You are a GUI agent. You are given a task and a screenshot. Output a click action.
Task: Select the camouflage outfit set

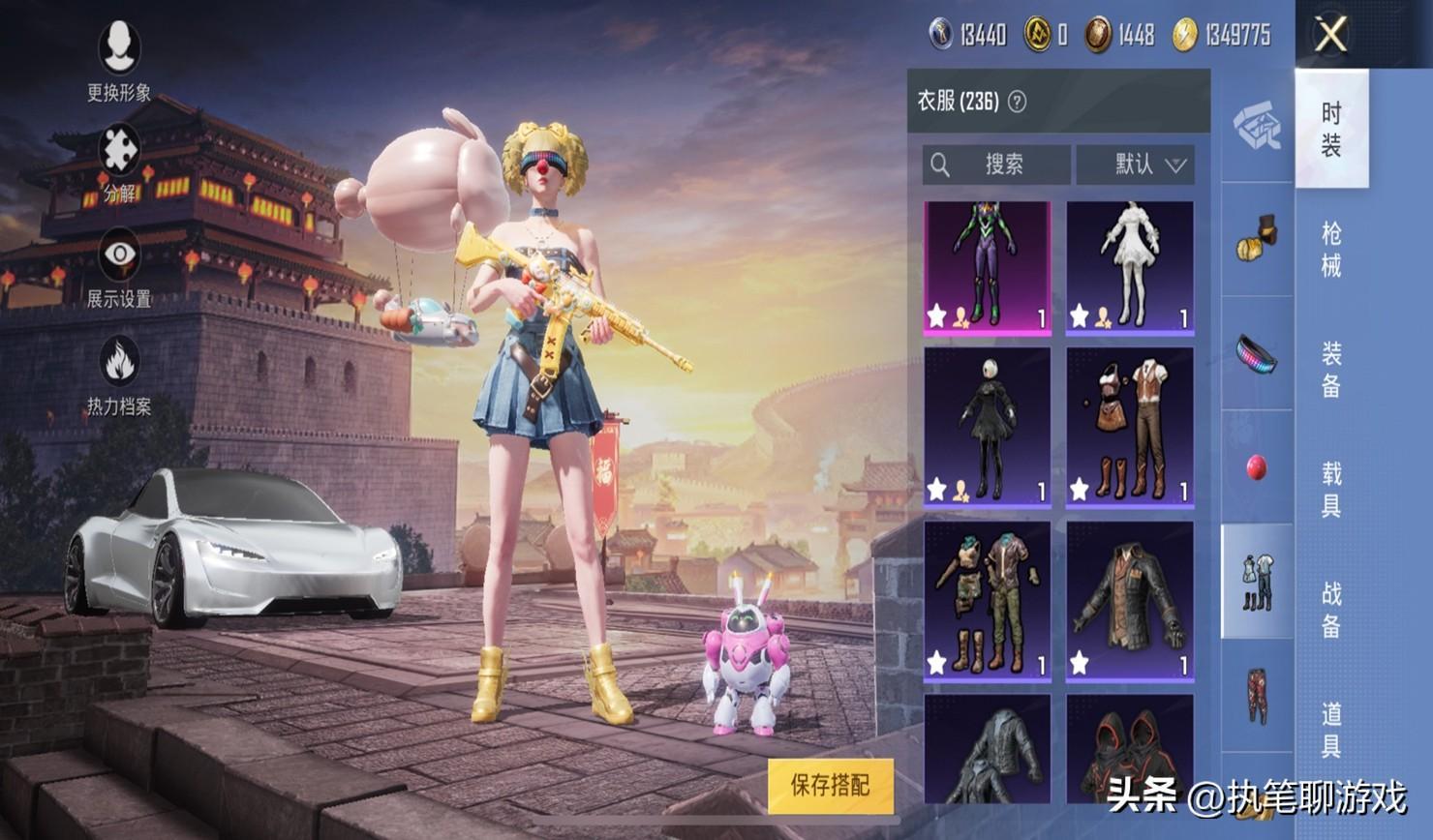[x=987, y=600]
